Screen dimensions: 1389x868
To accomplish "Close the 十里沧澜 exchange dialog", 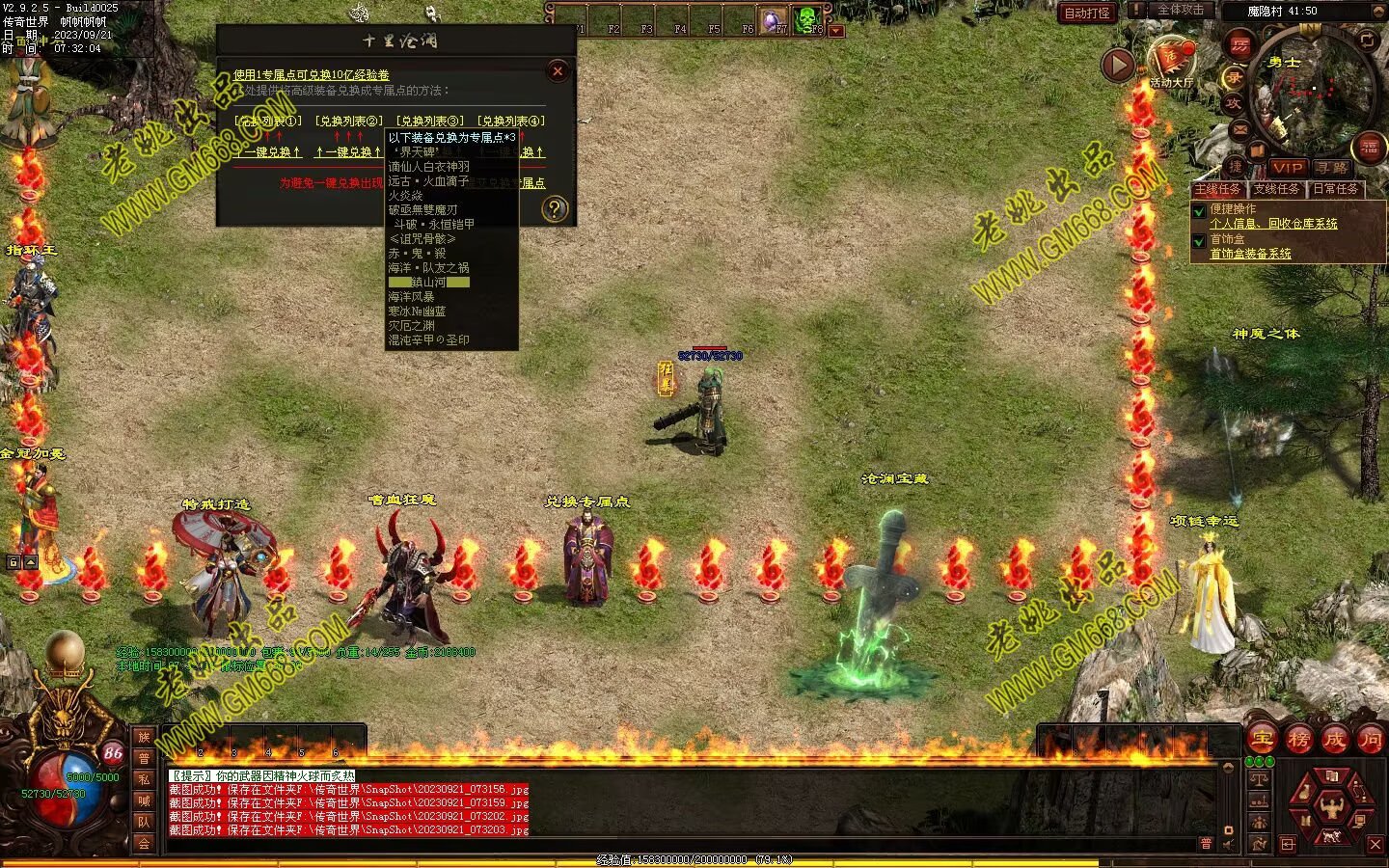I will [x=558, y=70].
